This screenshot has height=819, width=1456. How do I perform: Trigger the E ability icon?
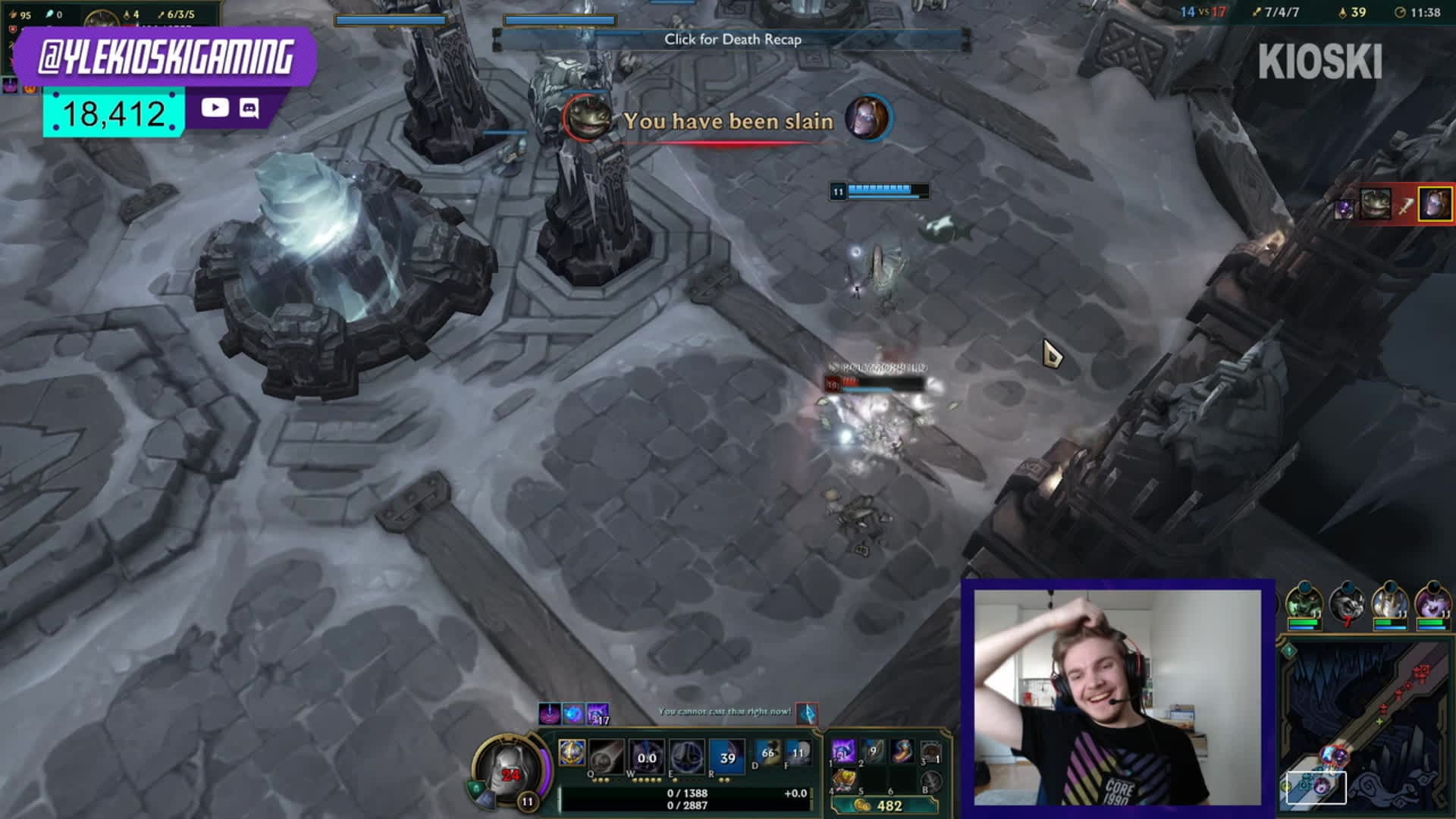(686, 755)
